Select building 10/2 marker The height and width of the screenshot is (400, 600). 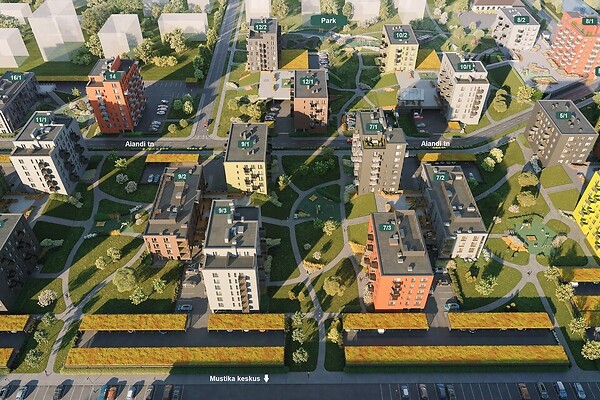[x=400, y=35]
